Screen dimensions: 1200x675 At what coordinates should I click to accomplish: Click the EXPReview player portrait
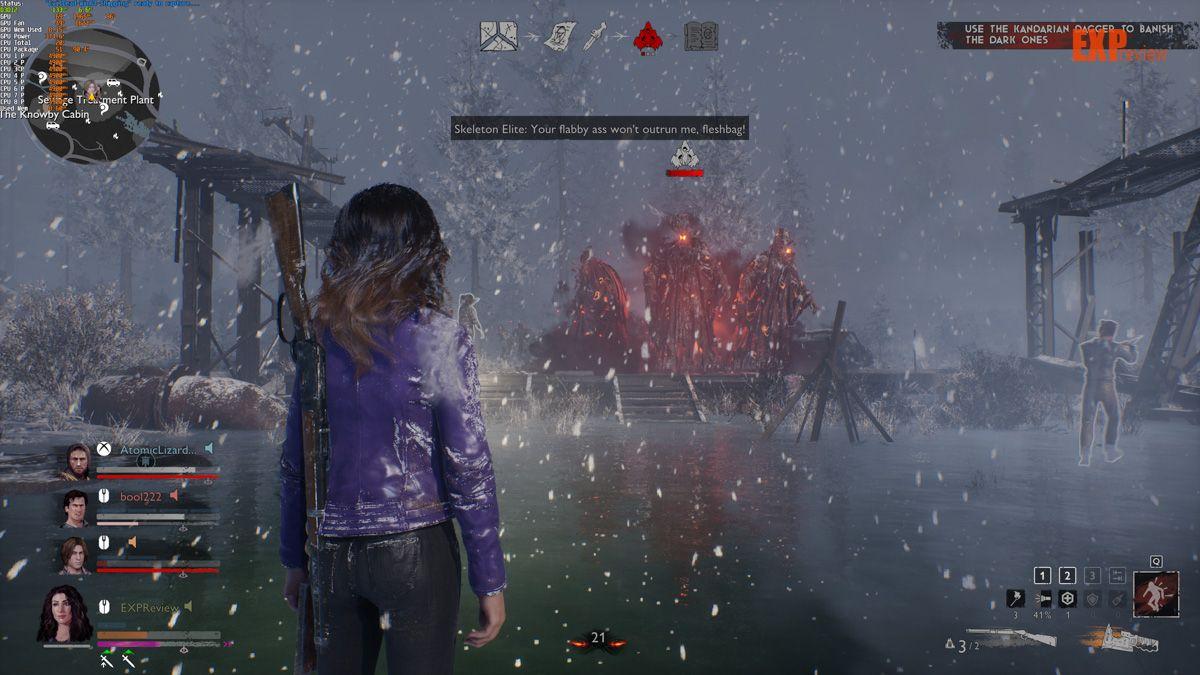[65, 614]
